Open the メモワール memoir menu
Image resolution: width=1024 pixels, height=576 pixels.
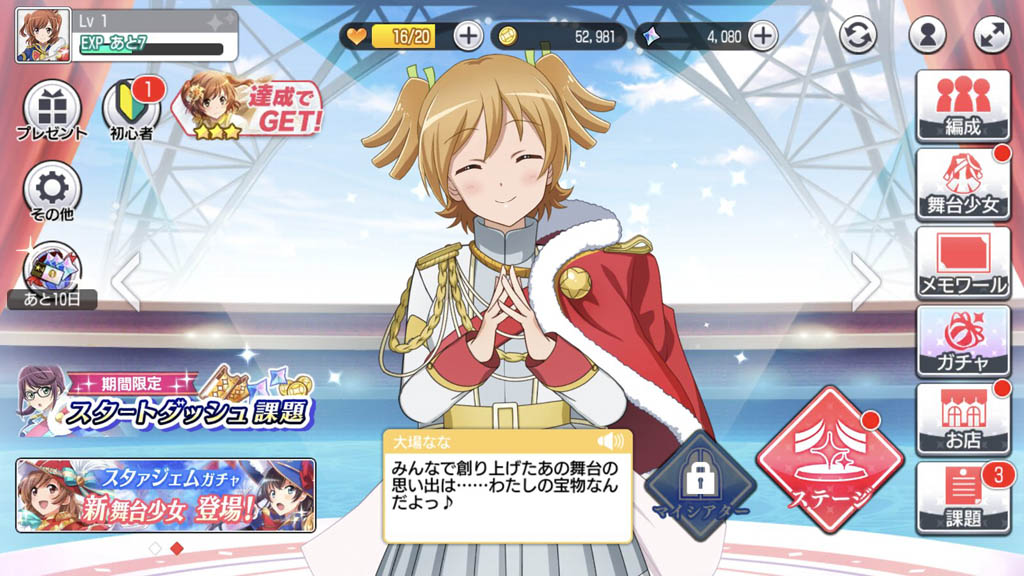click(x=963, y=263)
